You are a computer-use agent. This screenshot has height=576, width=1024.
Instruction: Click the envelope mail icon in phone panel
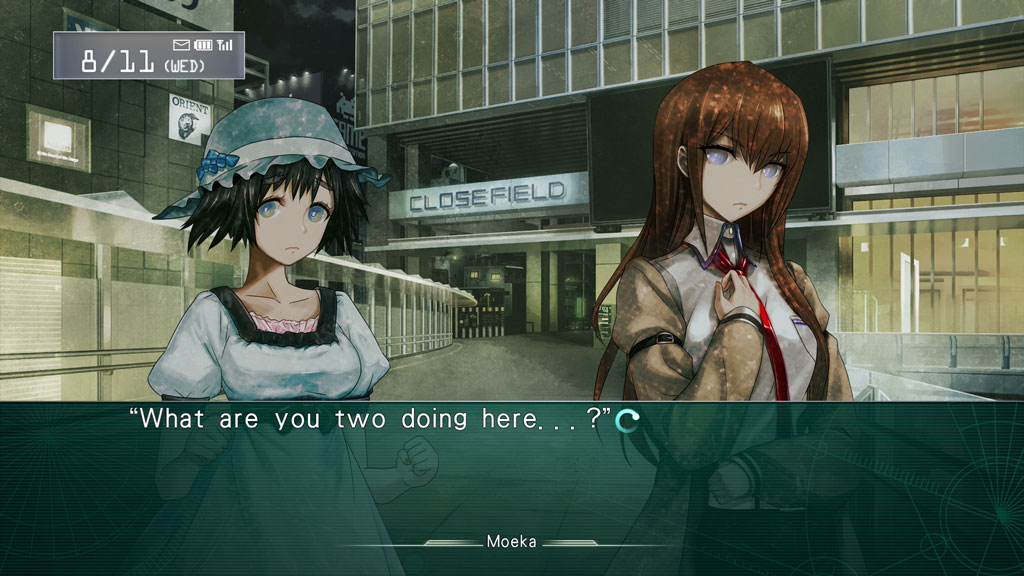[181, 45]
